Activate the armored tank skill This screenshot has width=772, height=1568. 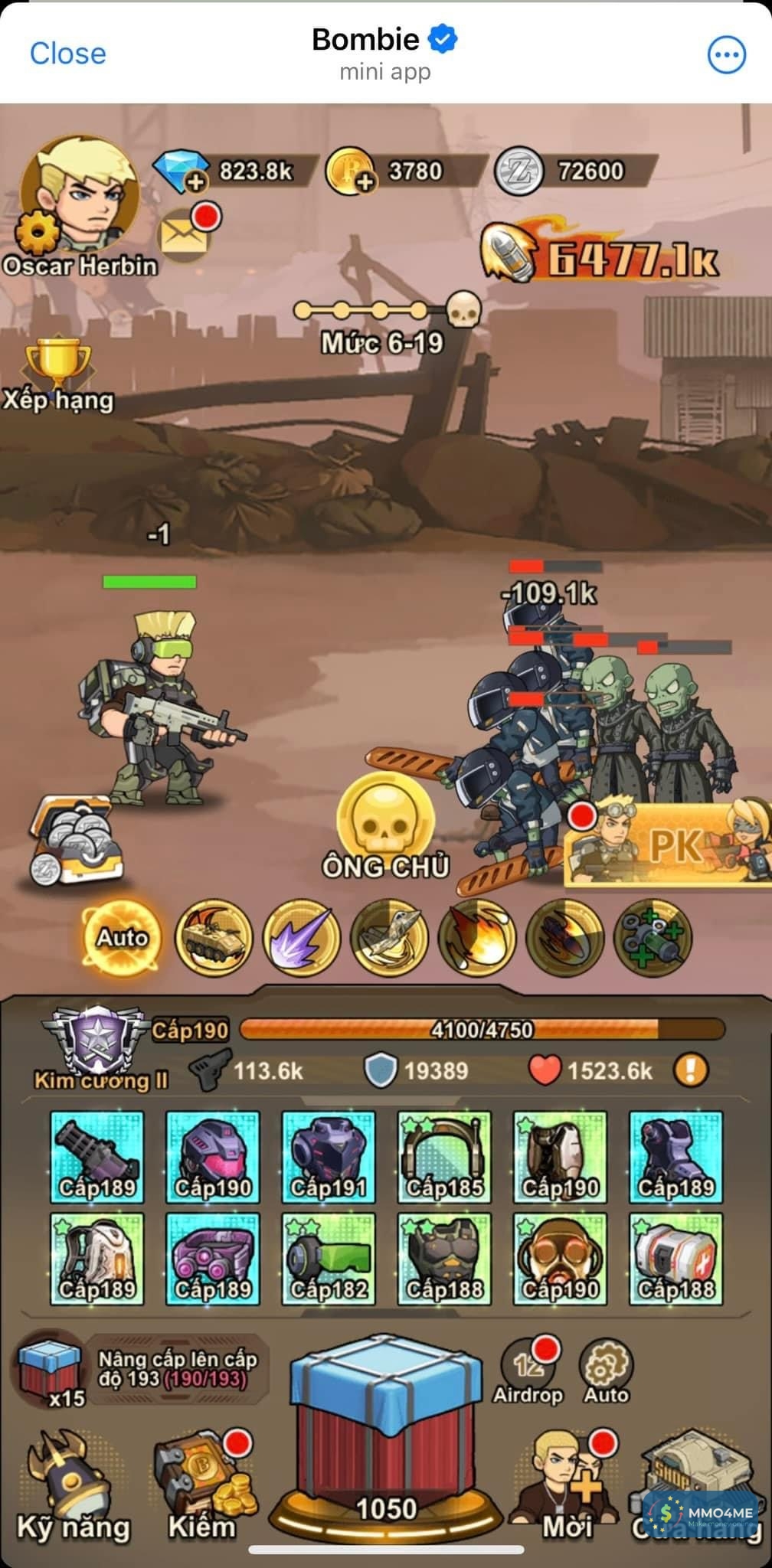[x=214, y=937]
